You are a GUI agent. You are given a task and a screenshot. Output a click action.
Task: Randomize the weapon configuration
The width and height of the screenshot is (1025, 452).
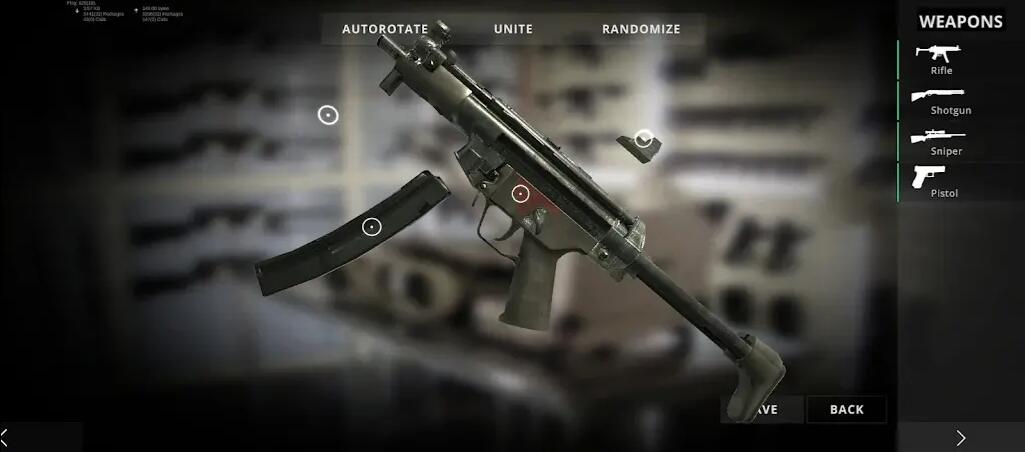click(641, 29)
